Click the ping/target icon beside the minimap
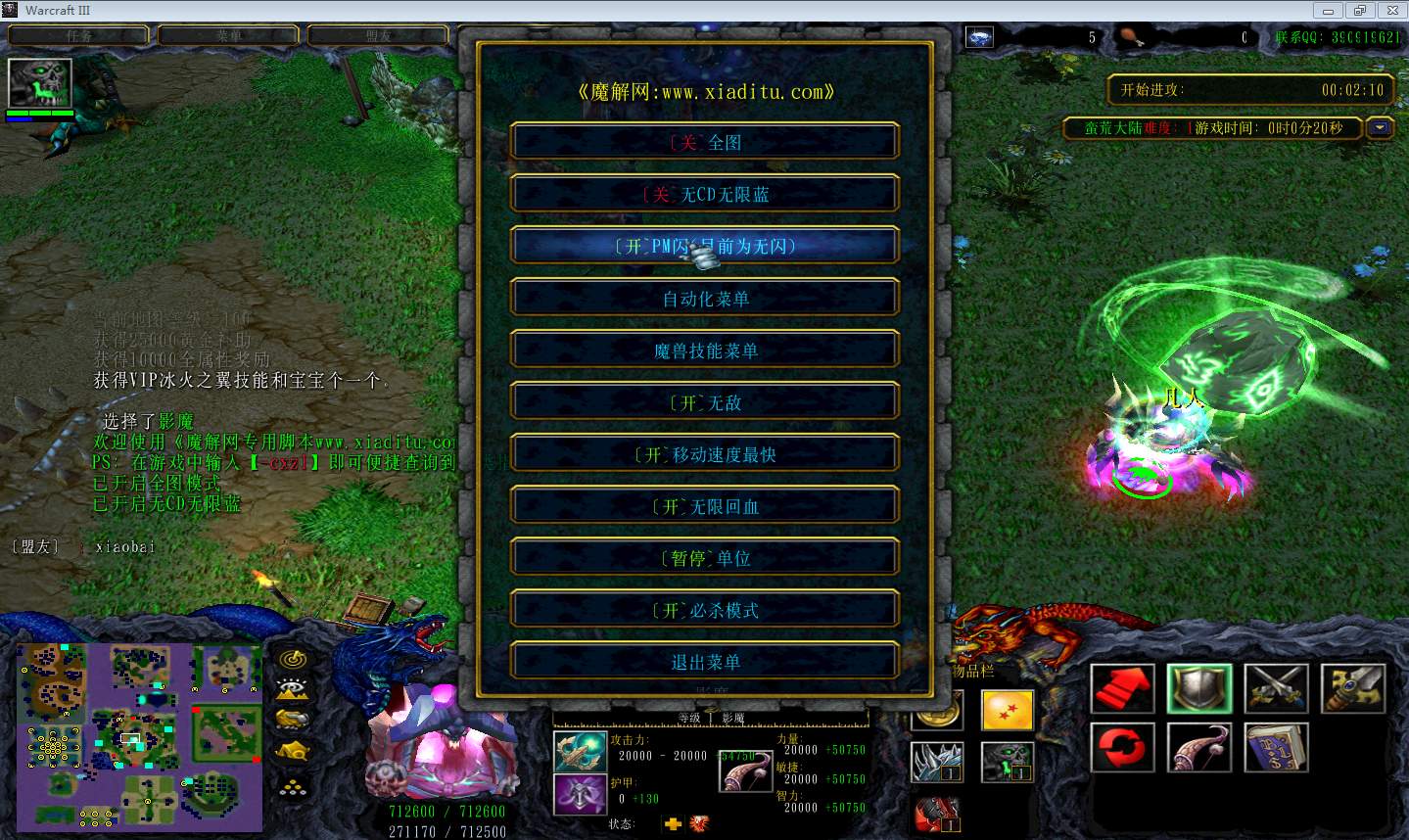 click(294, 661)
